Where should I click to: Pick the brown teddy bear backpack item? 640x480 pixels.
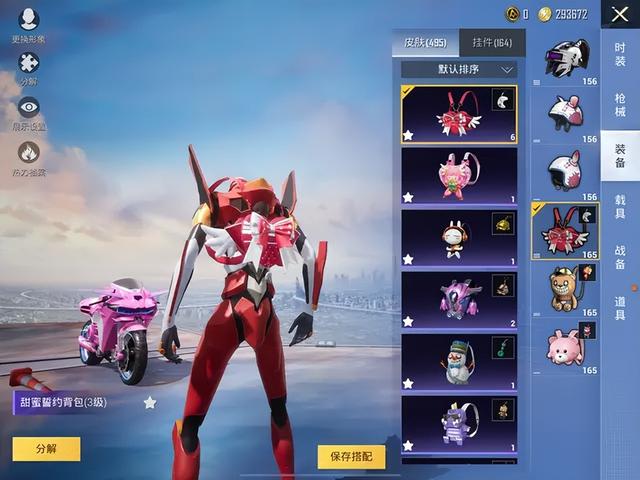click(565, 288)
